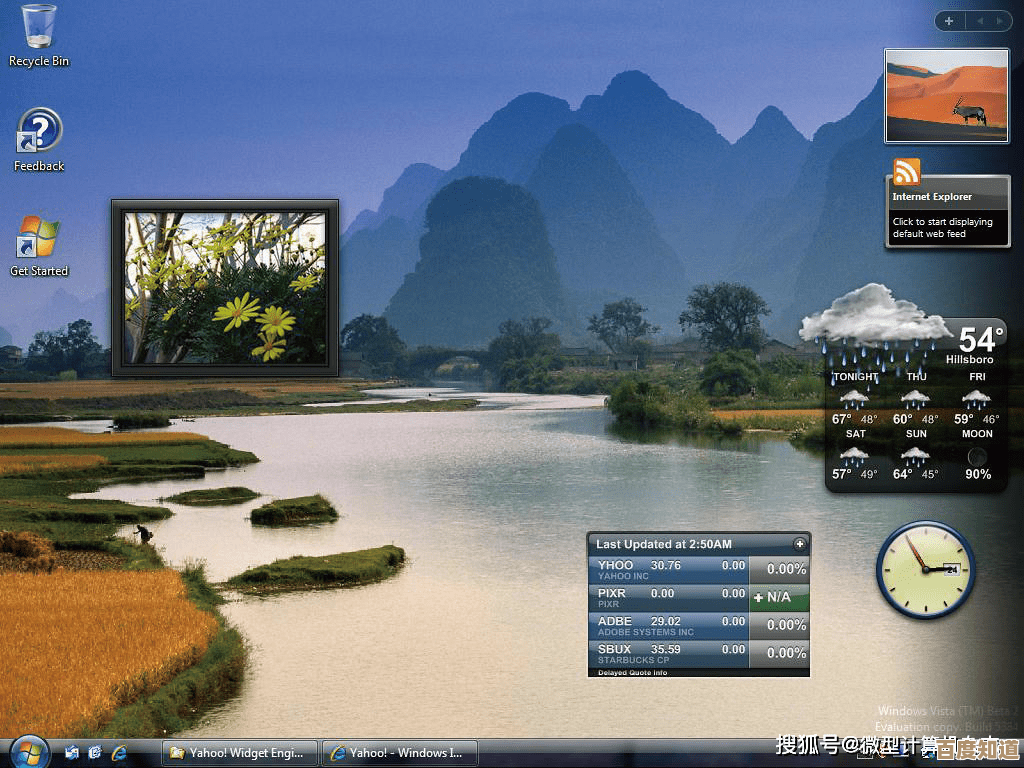This screenshot has height=768, width=1024.
Task: Open the Delayed Quote Info link
Action: [x=634, y=673]
